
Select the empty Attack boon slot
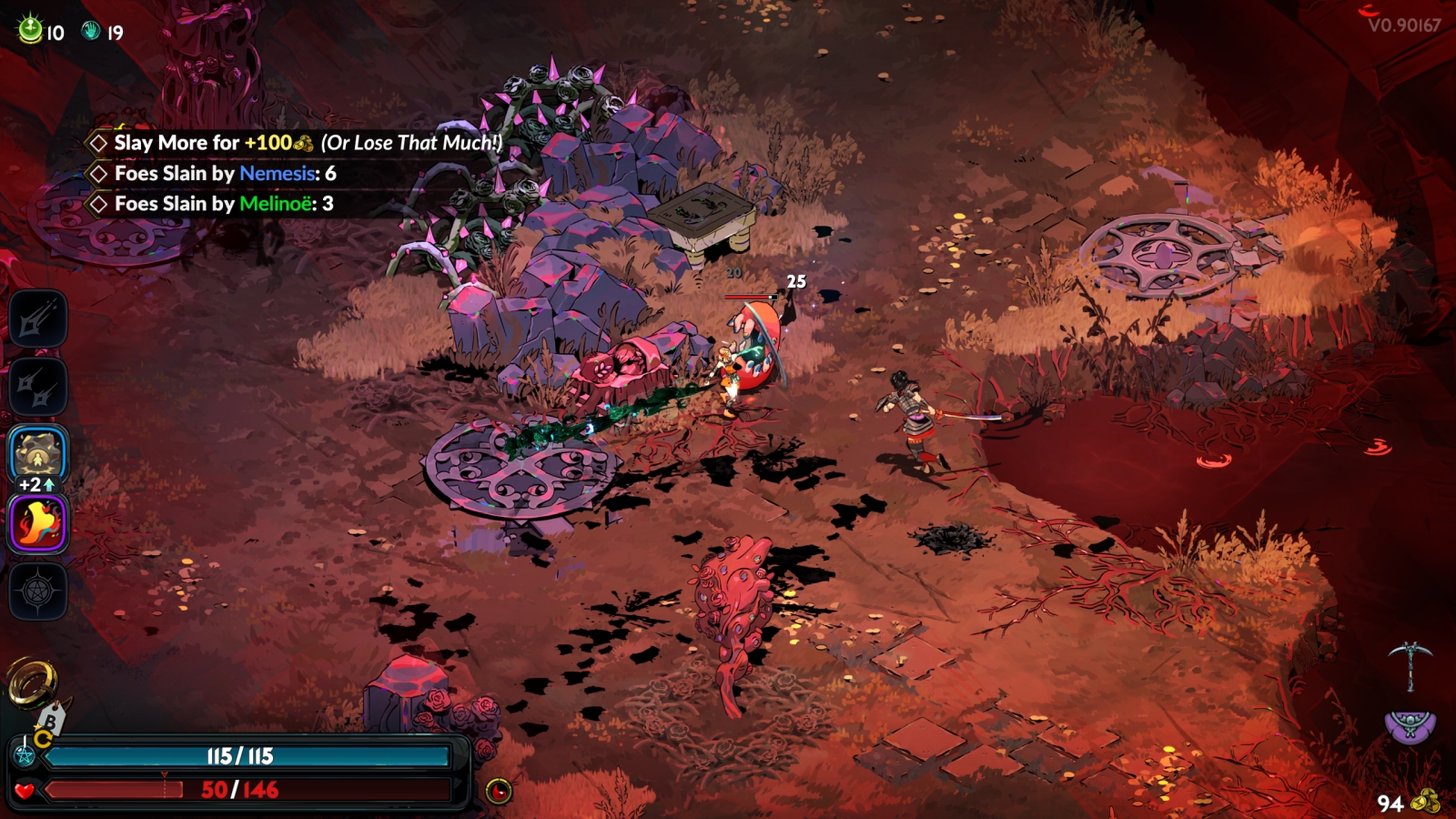coord(38,319)
